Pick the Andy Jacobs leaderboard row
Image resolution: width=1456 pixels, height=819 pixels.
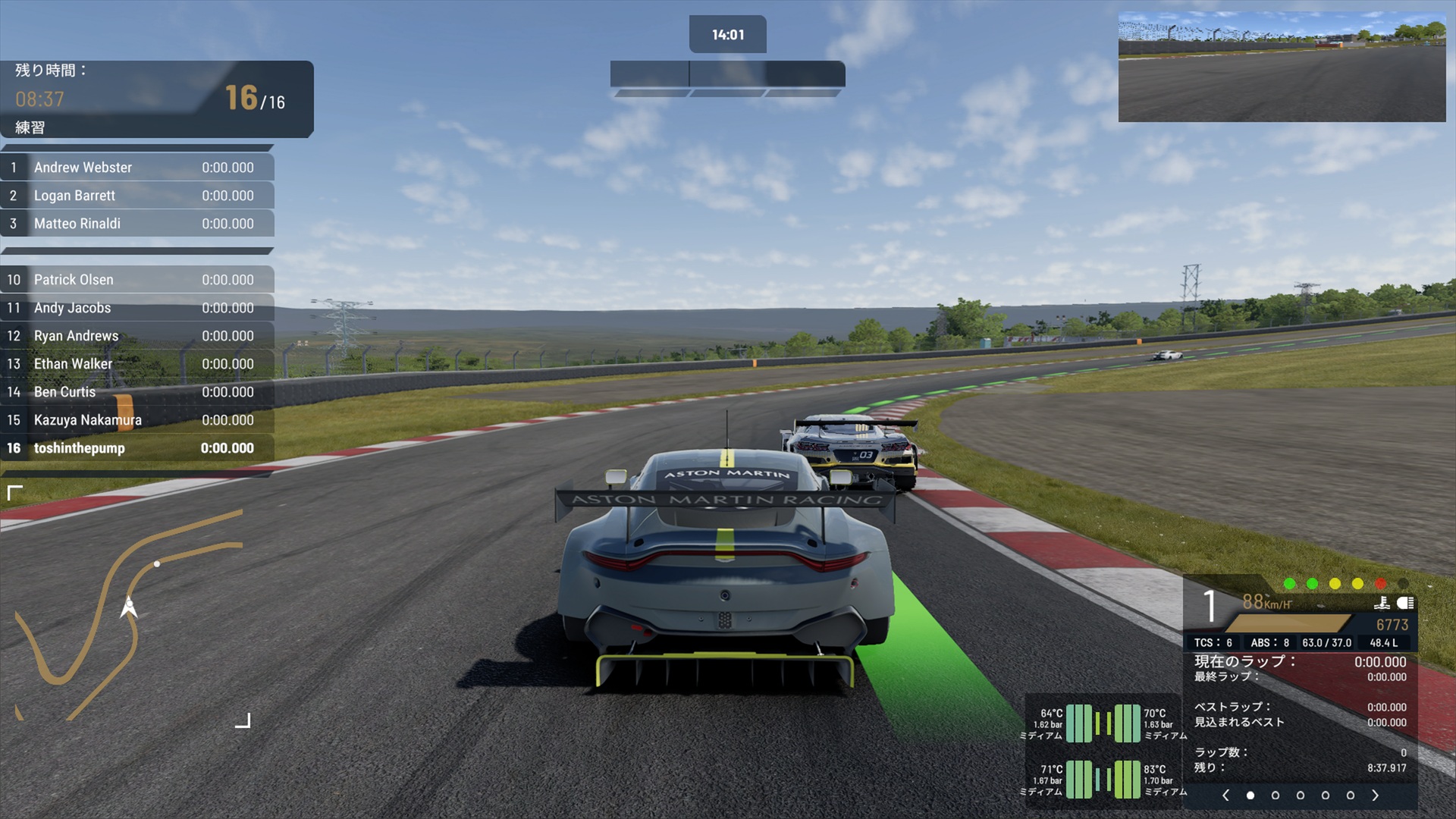point(137,308)
